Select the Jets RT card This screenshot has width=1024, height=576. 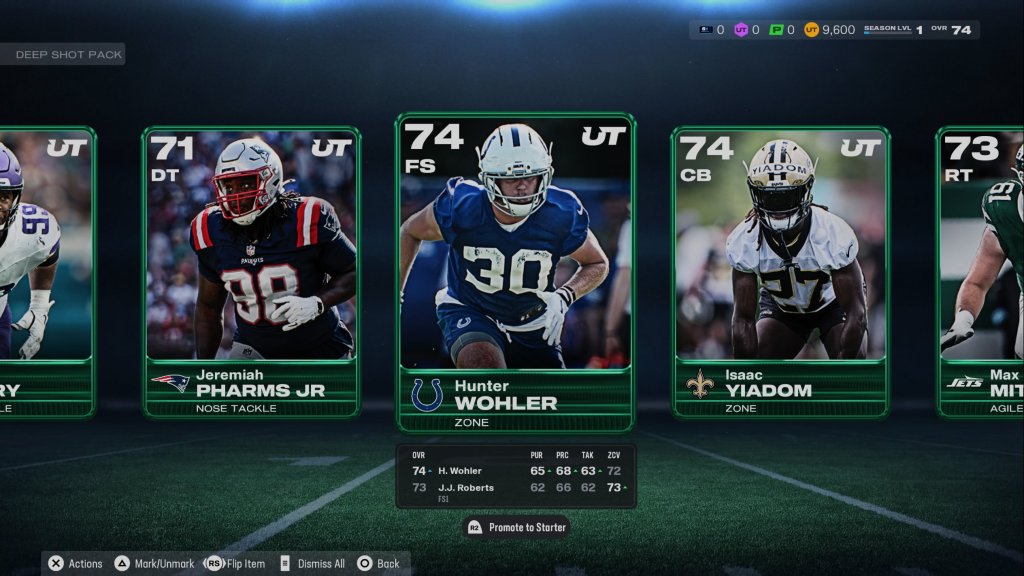[981, 272]
